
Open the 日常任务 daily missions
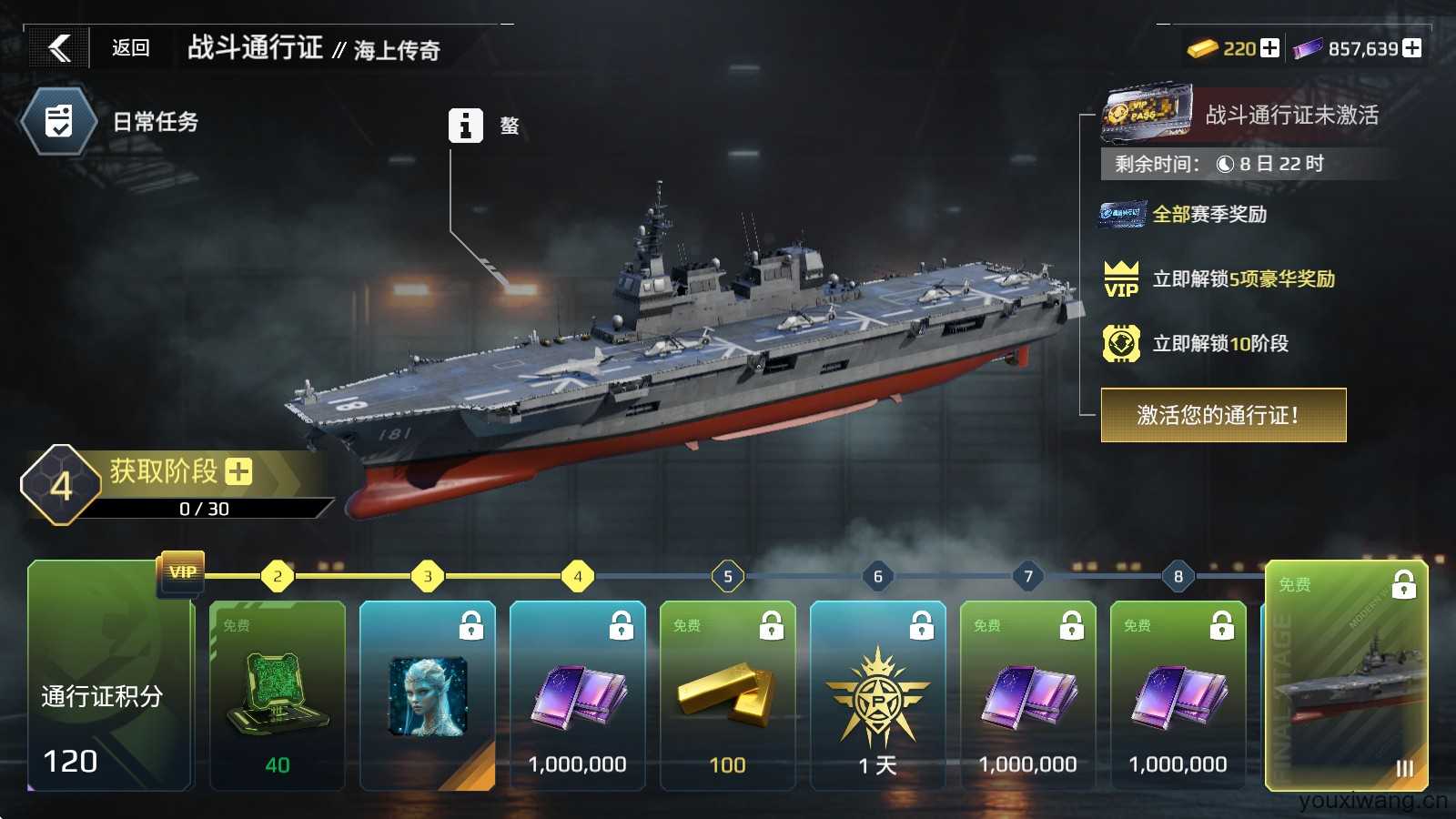[x=59, y=122]
